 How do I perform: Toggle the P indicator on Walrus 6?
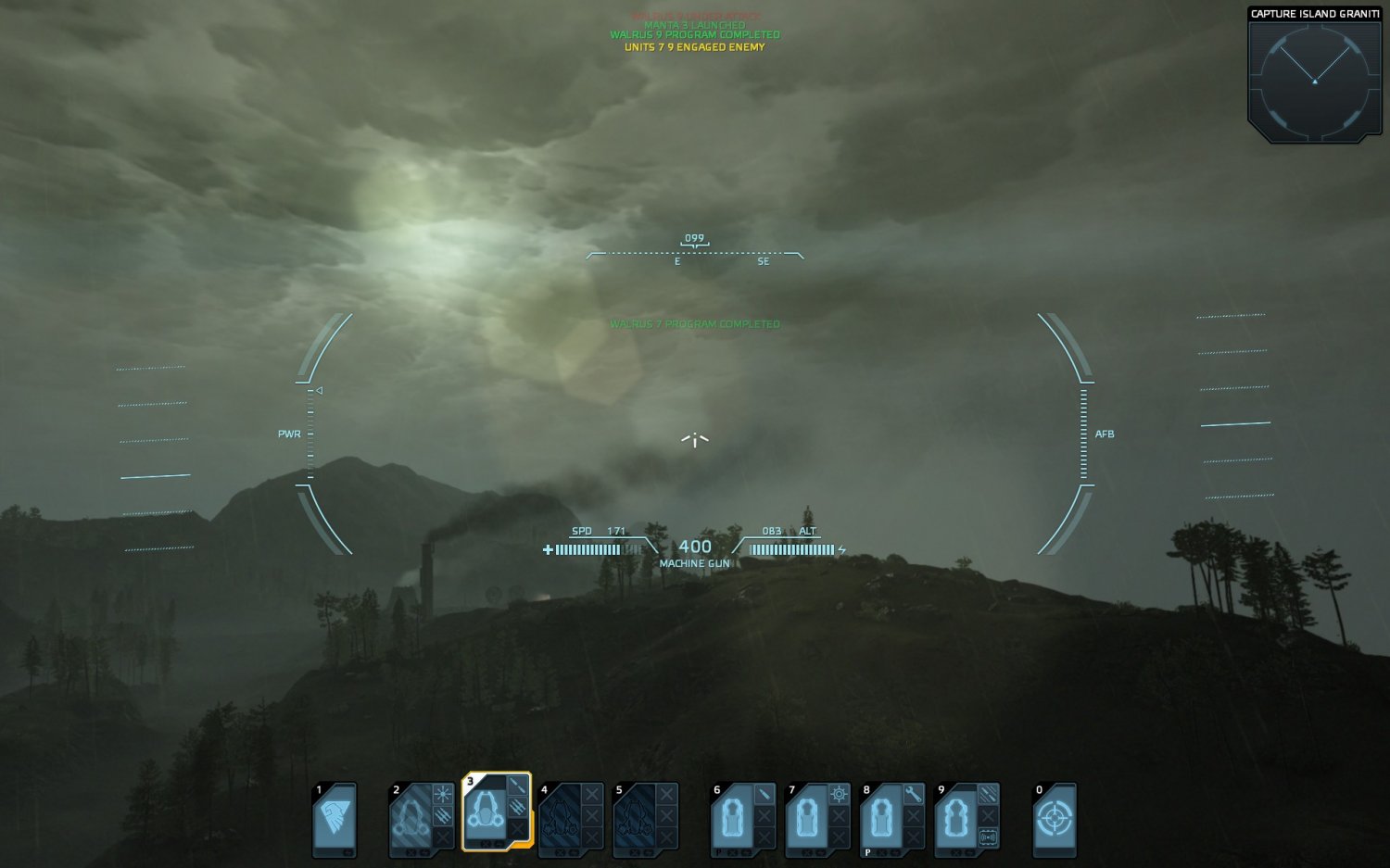click(x=718, y=852)
